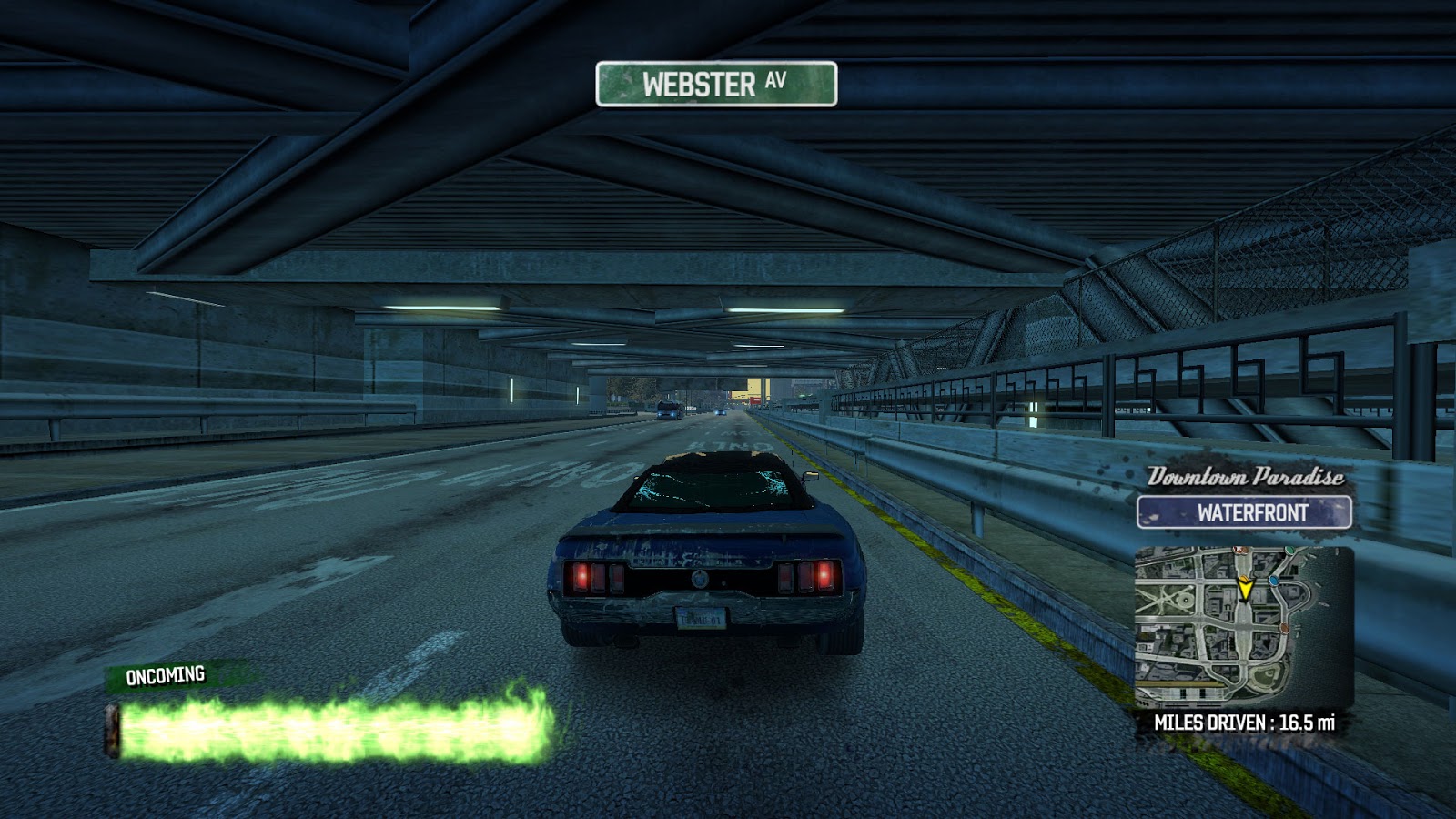Click the yellow player arrow on minimap

[x=1244, y=589]
